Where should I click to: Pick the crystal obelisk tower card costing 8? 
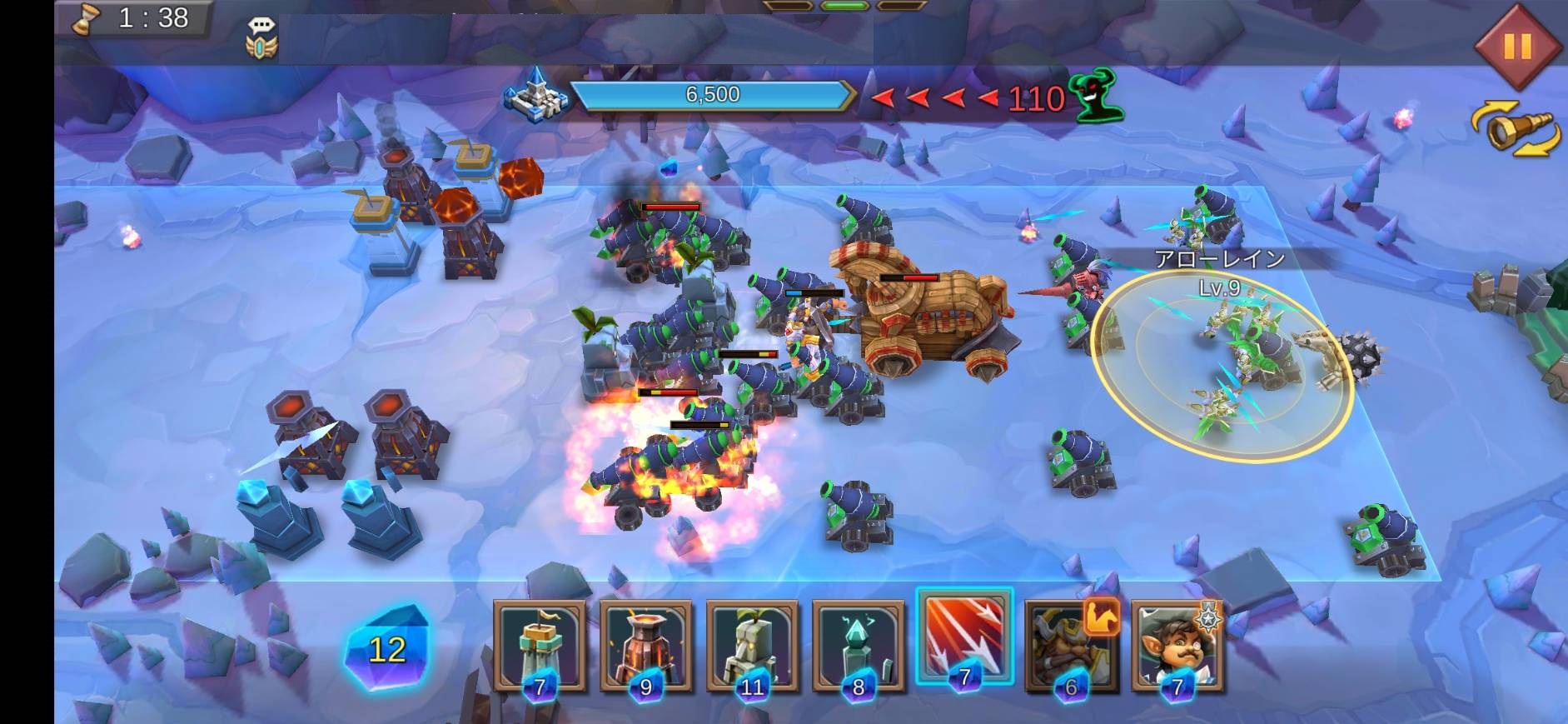[859, 647]
